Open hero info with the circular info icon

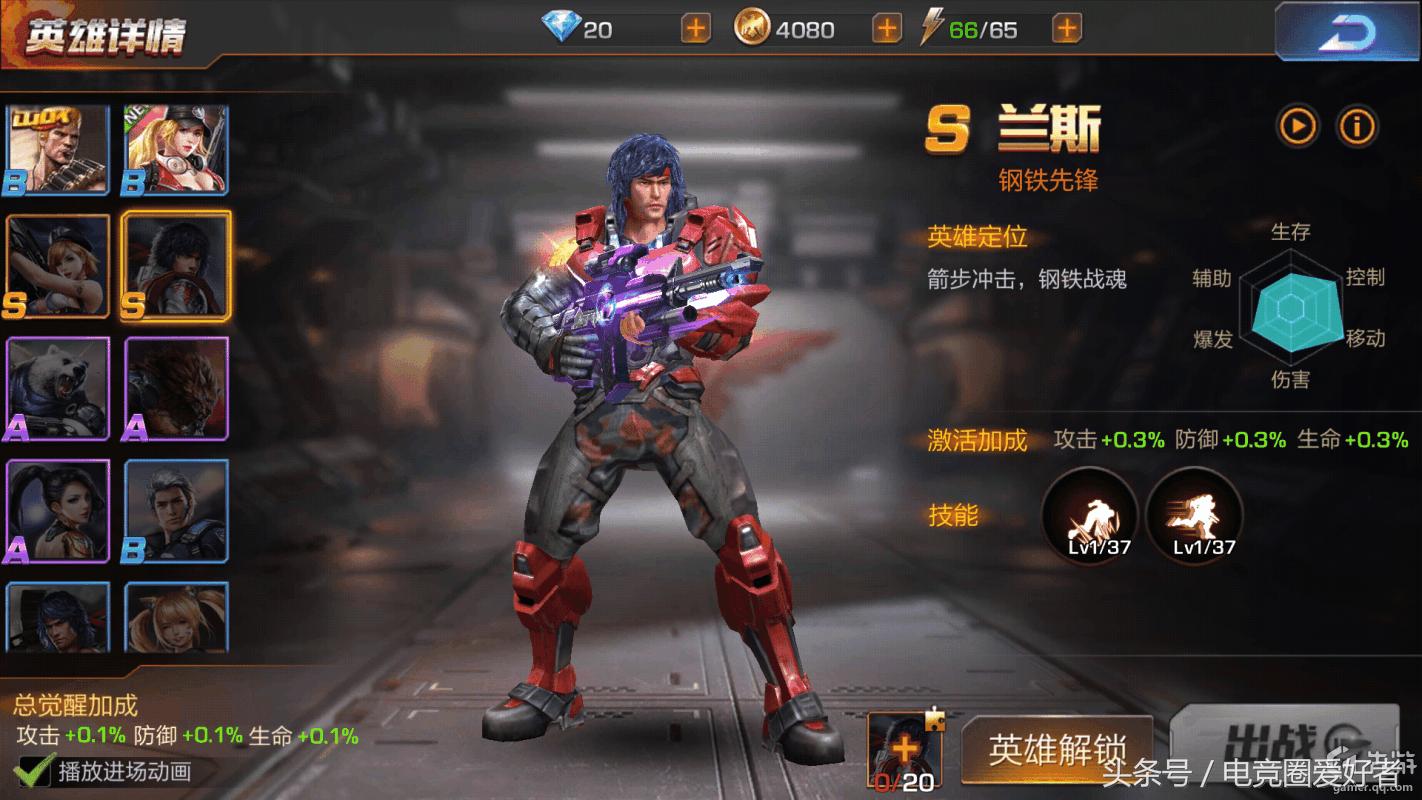tap(1359, 128)
